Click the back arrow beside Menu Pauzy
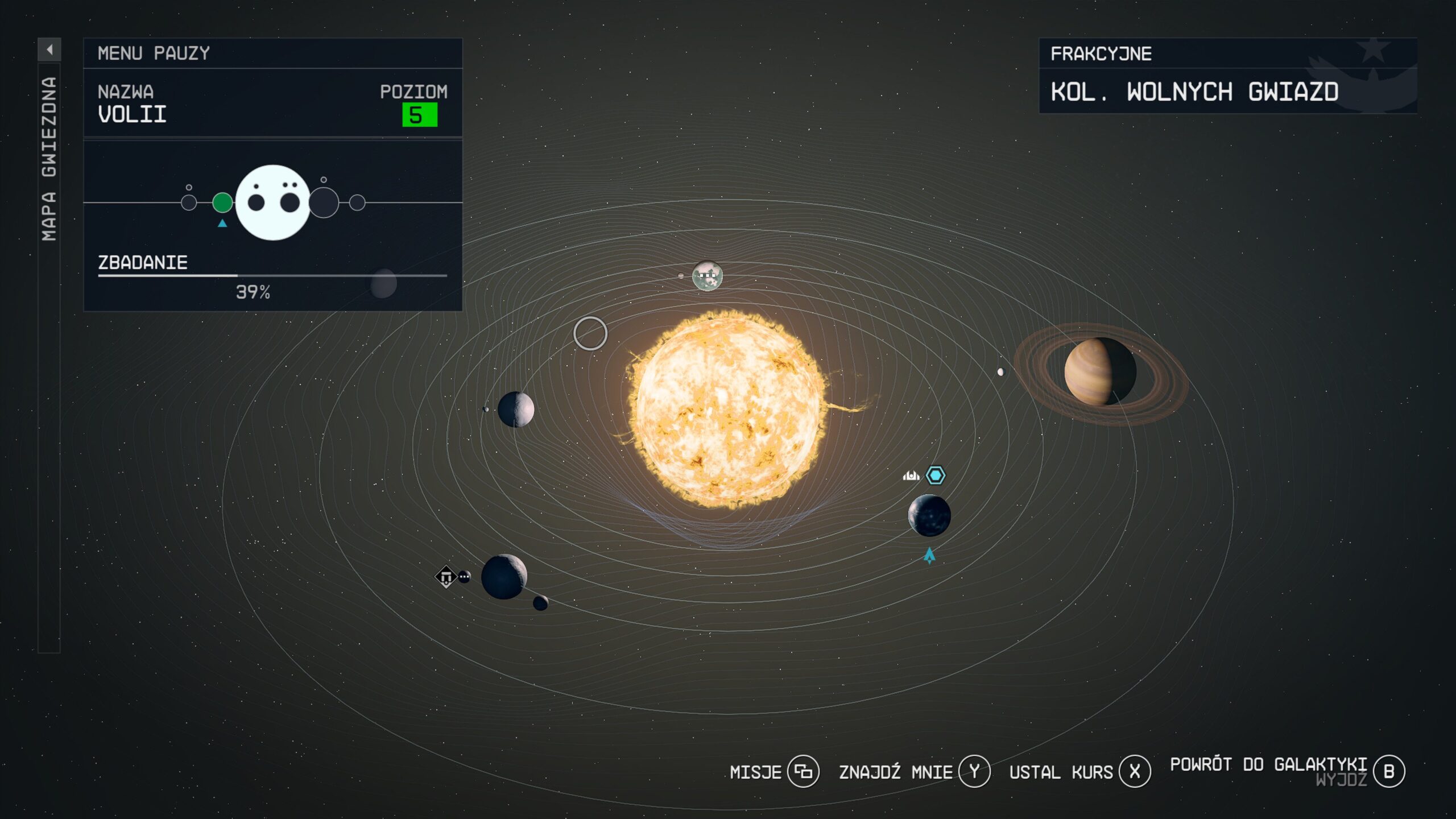This screenshot has height=819, width=1456. 49,50
